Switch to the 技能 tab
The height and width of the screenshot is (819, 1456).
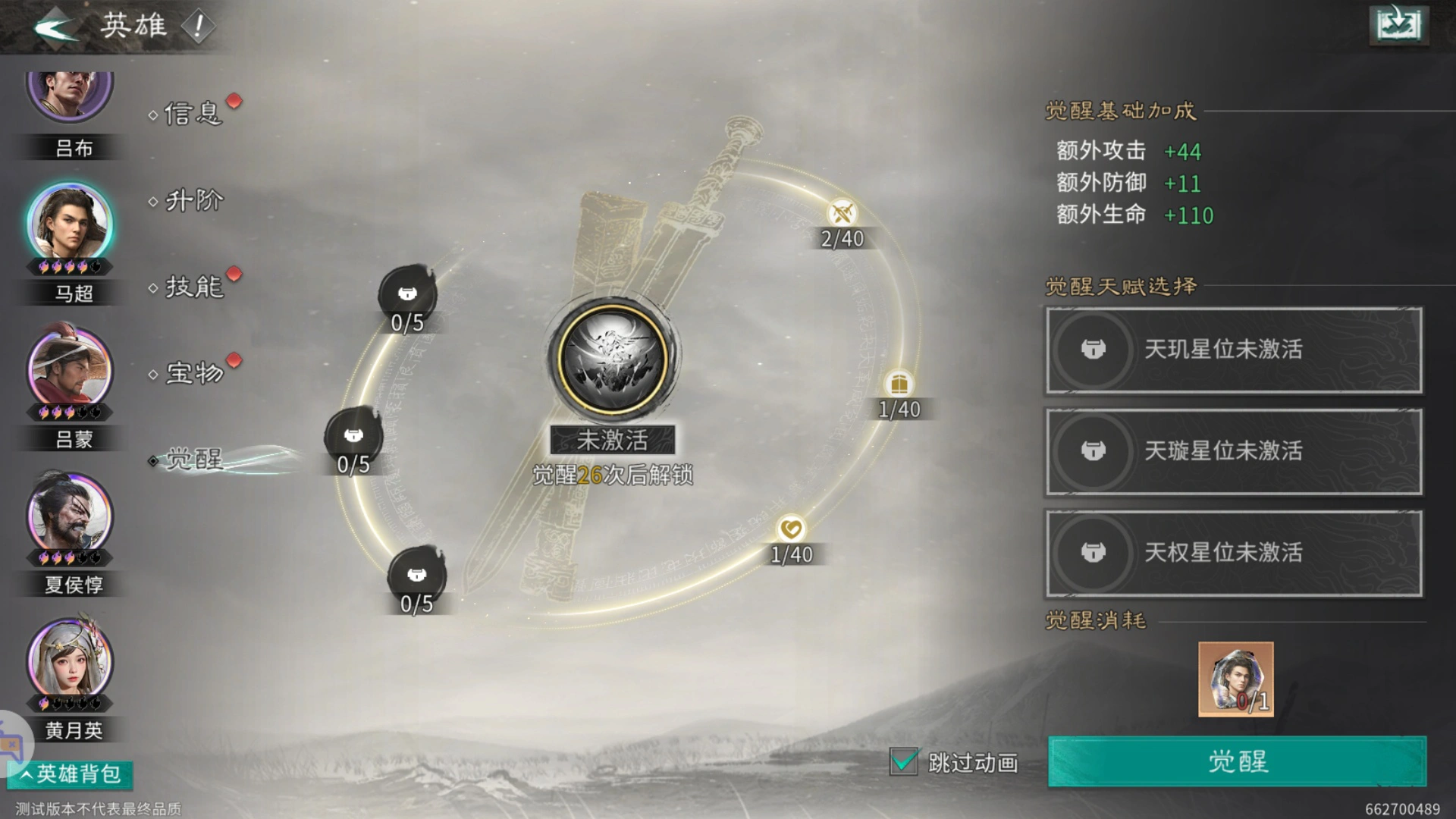194,287
